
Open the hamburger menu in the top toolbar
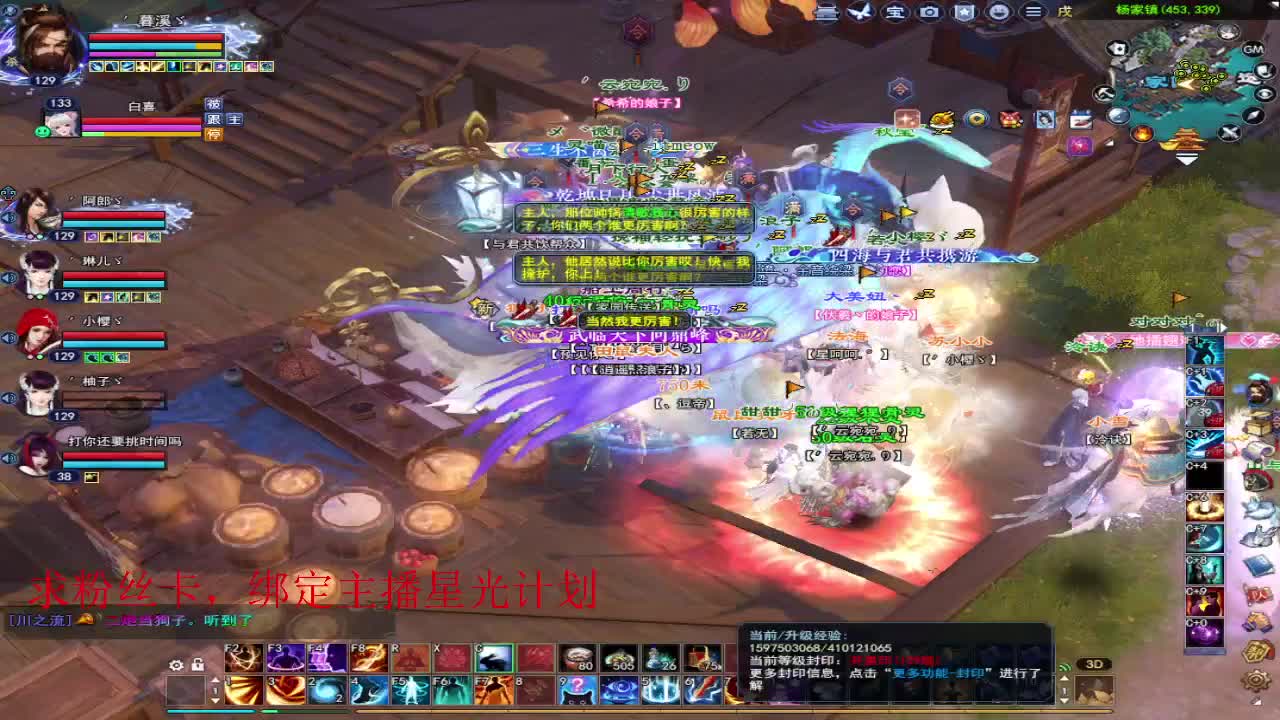(x=1034, y=13)
